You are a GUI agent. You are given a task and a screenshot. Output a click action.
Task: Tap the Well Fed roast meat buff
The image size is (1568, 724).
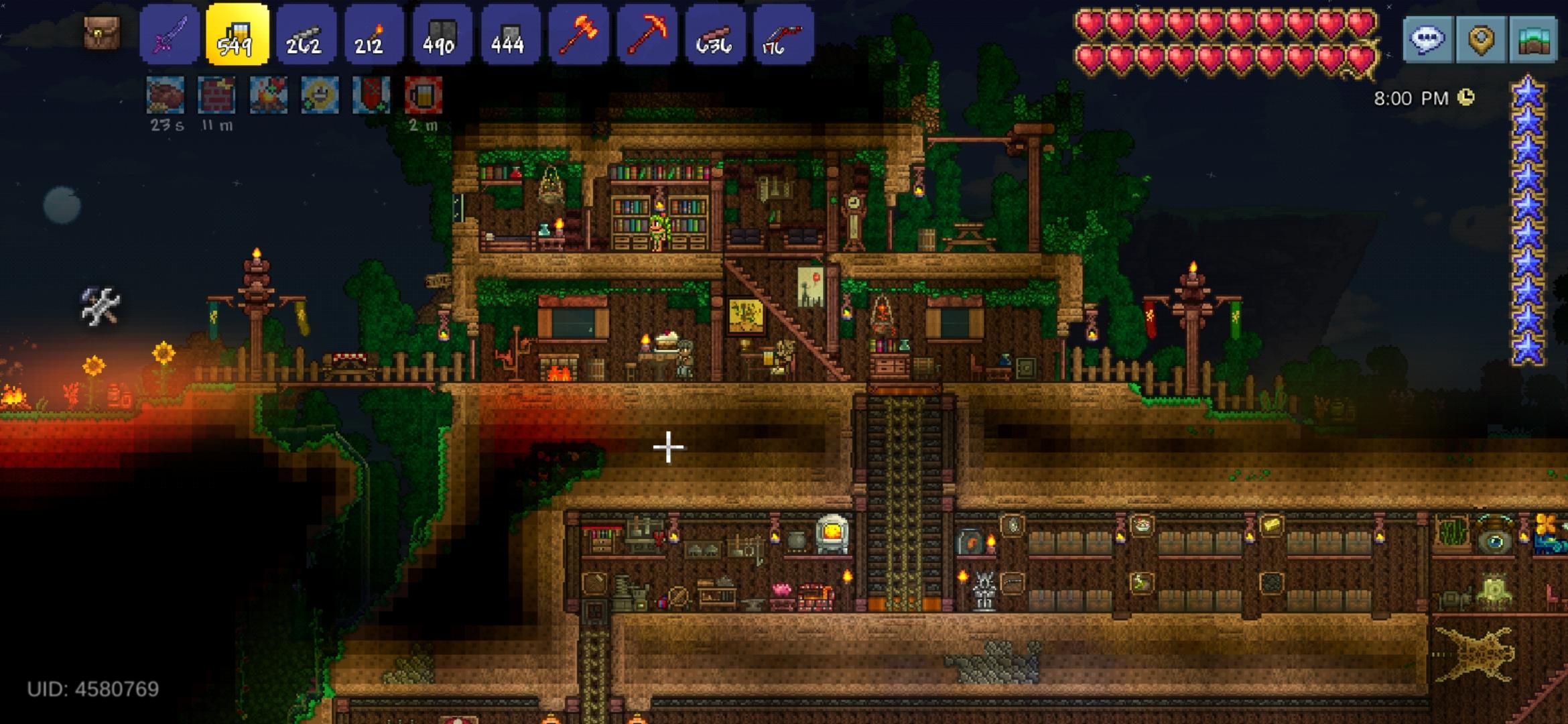tap(166, 95)
